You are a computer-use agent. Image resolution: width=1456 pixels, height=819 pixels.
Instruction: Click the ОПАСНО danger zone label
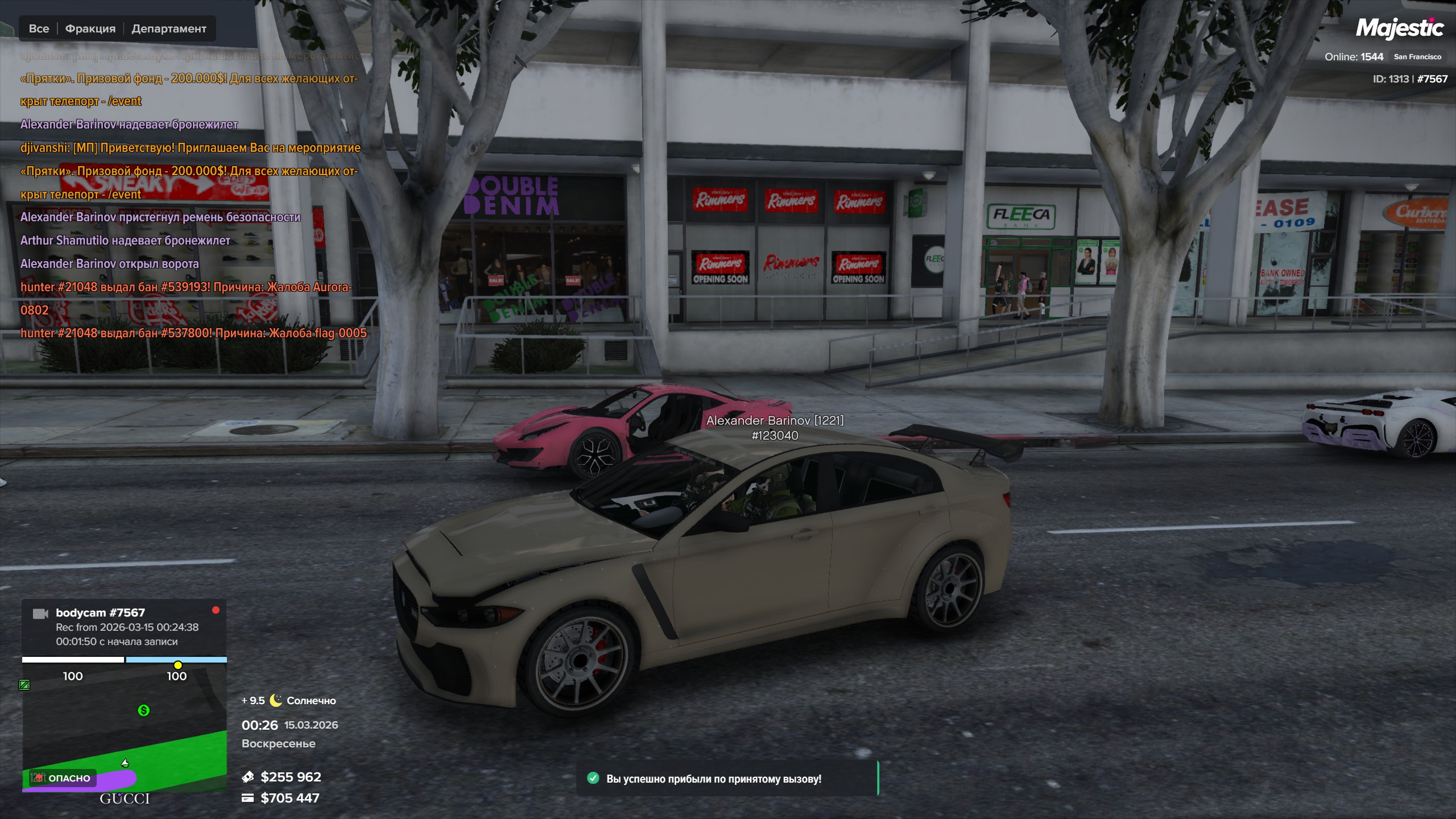pos(63,778)
